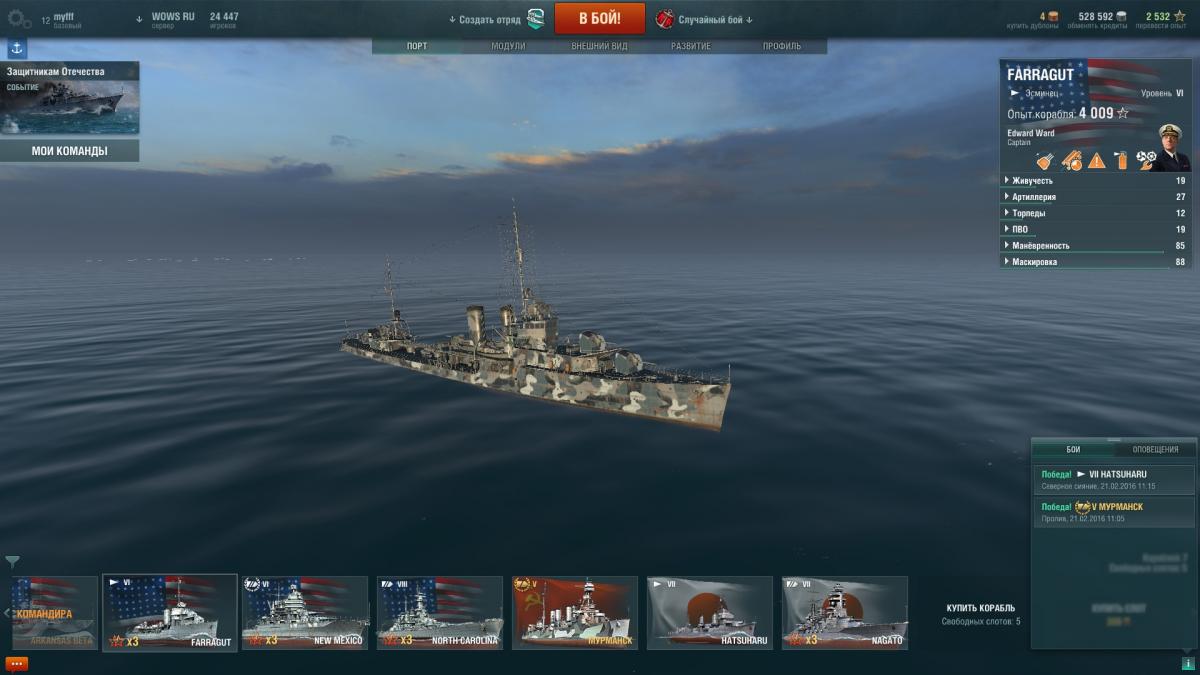
Task: Switch to Внешний вид tab
Action: coord(599,47)
